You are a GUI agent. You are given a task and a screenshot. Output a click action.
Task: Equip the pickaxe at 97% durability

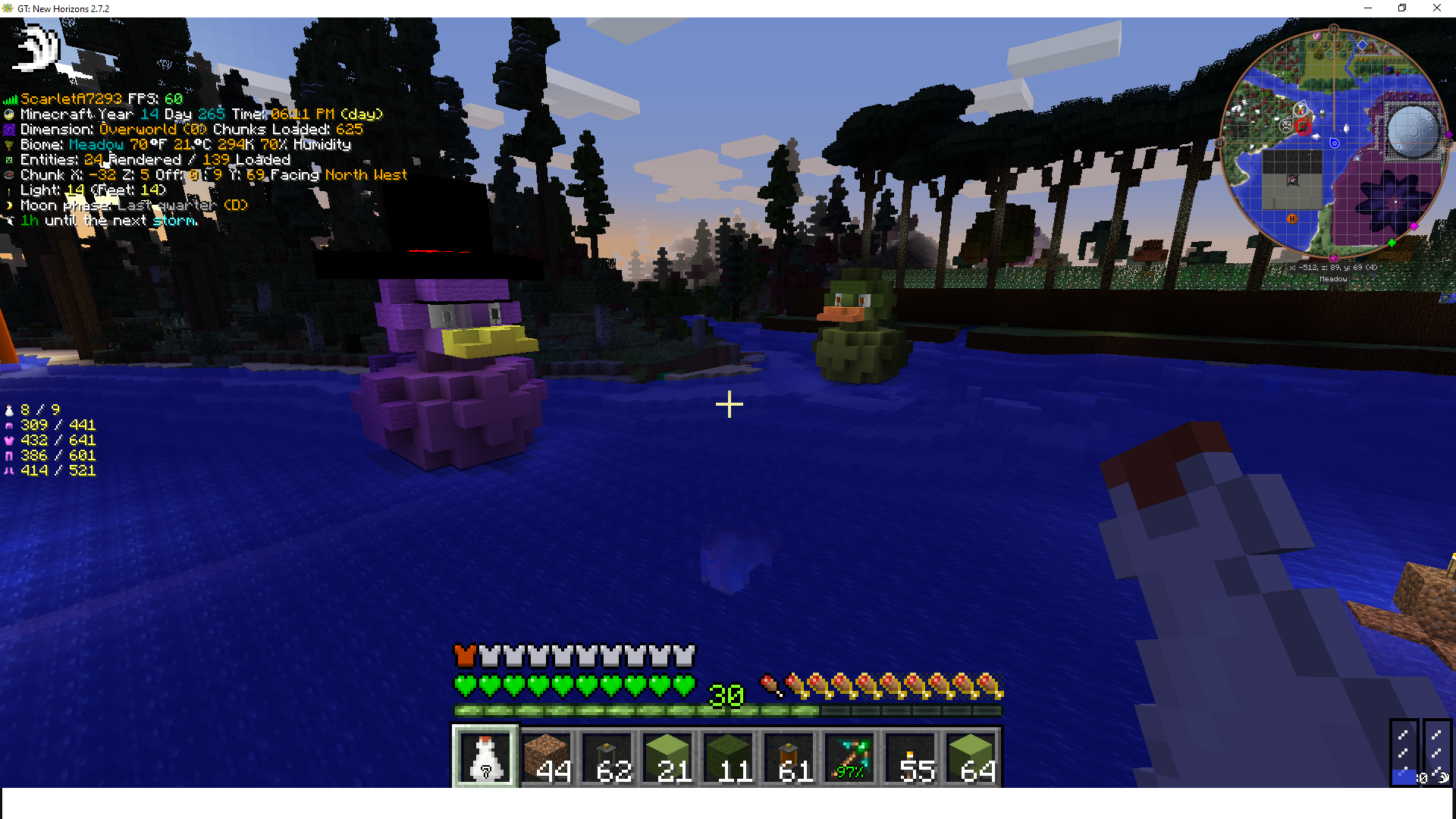(x=849, y=757)
